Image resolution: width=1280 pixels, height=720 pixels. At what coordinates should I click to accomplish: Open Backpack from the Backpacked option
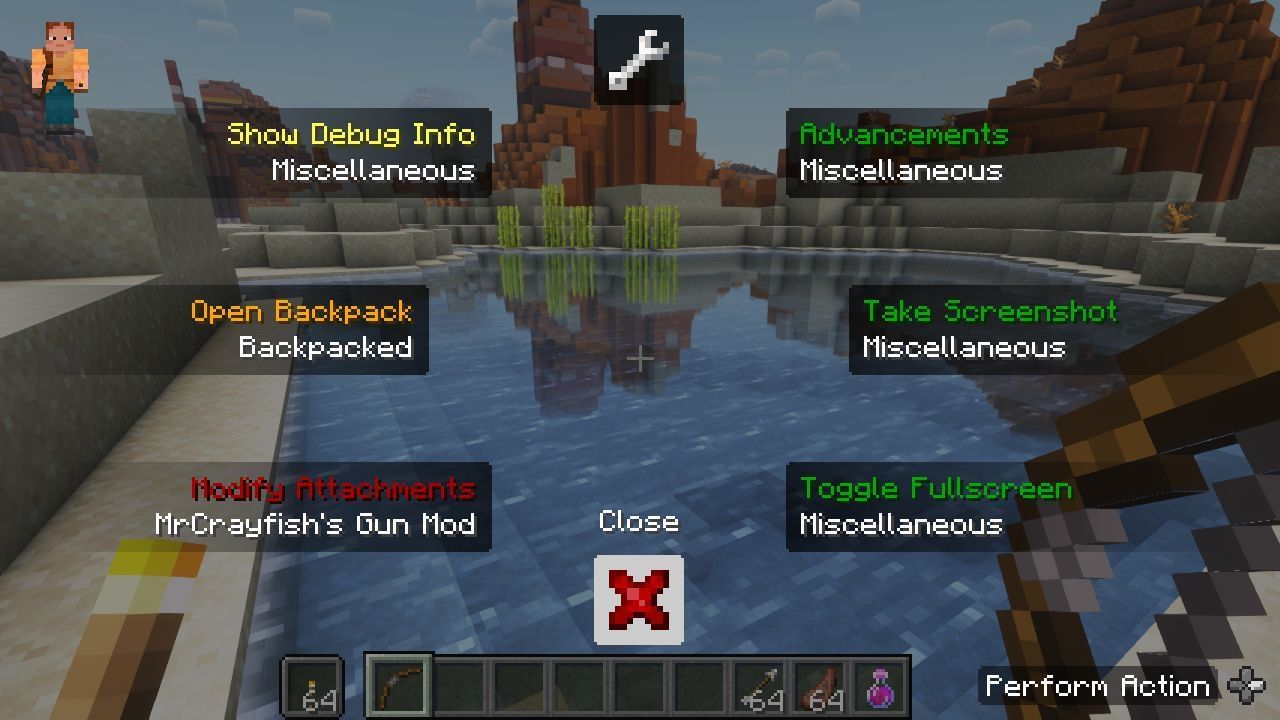302,312
